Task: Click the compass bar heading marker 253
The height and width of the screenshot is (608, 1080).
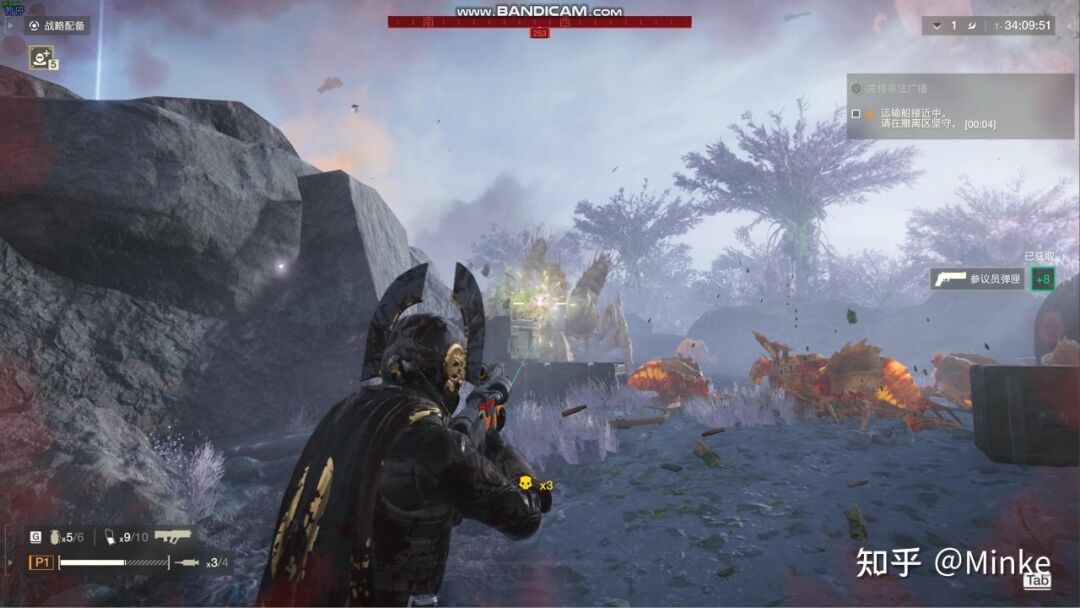Action: [x=539, y=33]
